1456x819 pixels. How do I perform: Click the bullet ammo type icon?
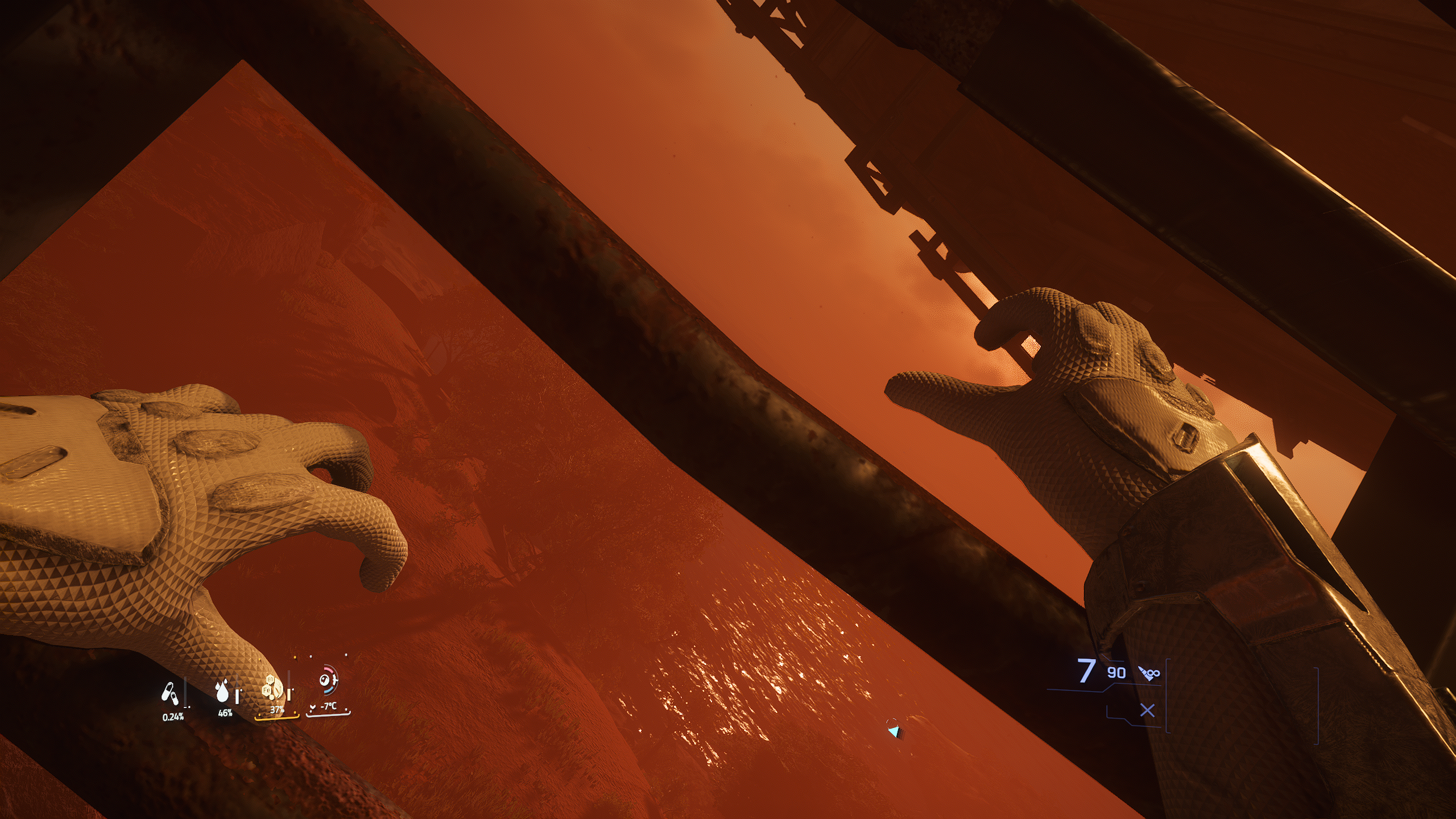[1149, 673]
